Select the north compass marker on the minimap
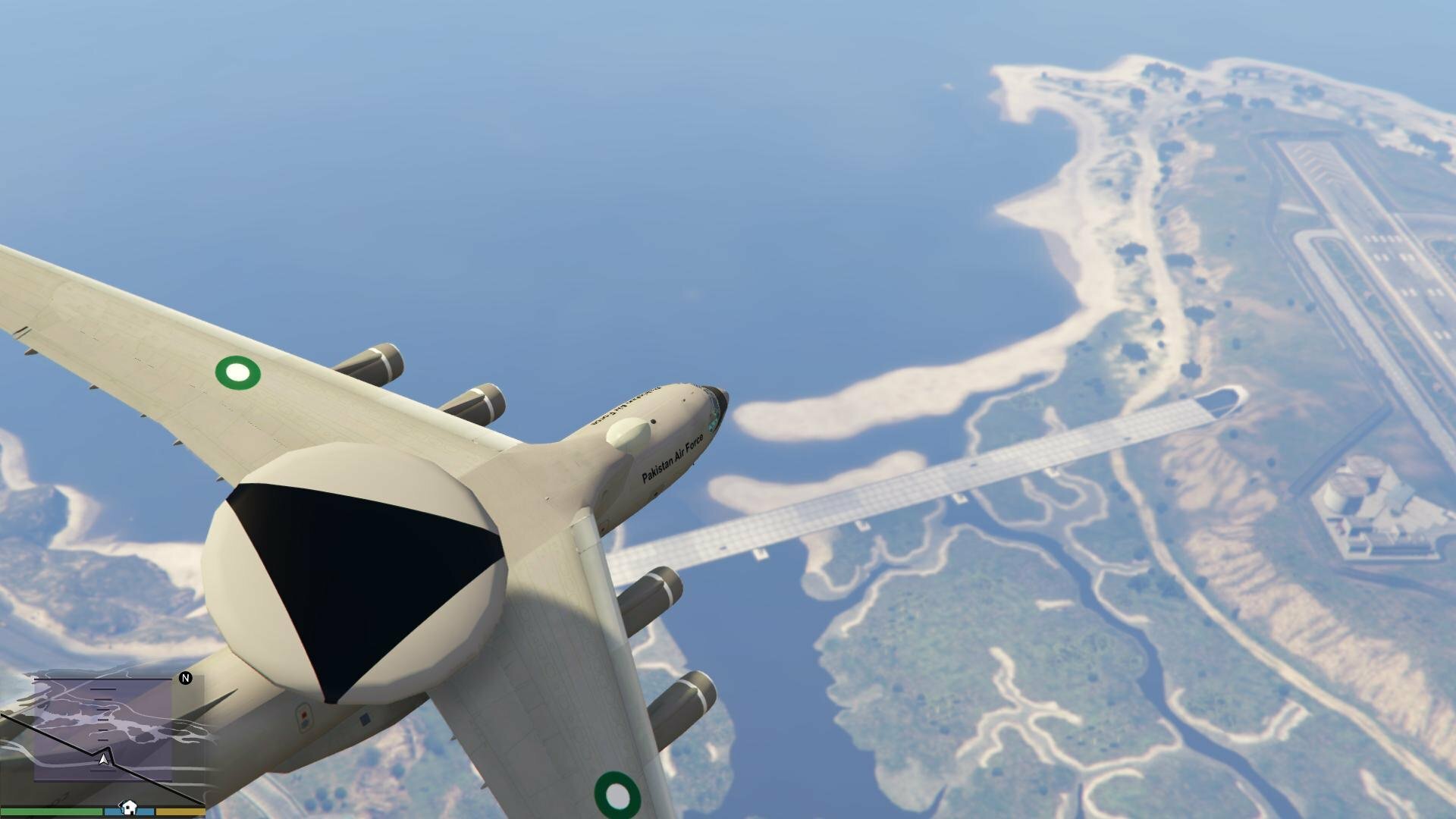Viewport: 1456px width, 819px height. pyautogui.click(x=186, y=678)
